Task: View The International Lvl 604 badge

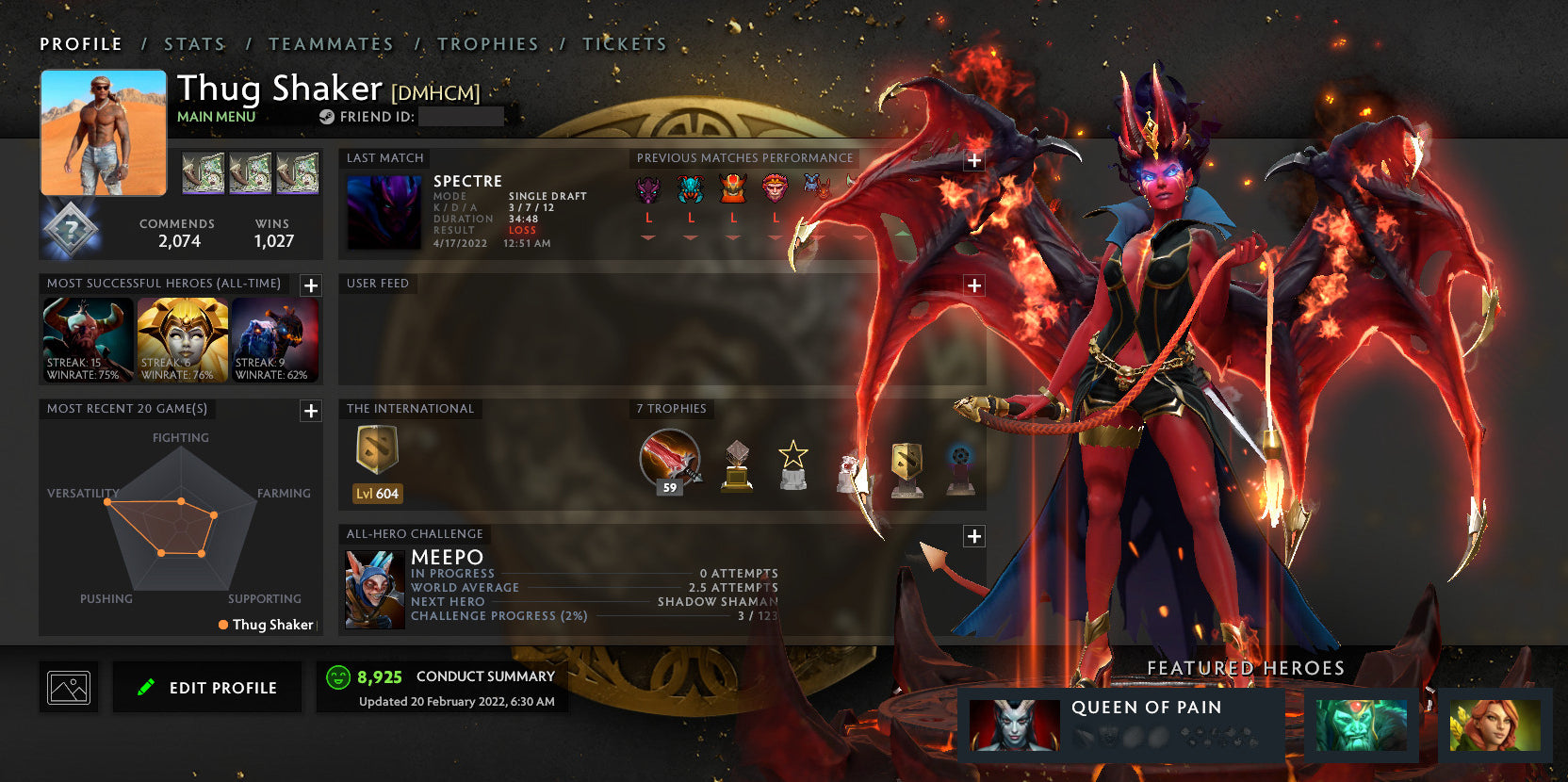Action: (377, 462)
